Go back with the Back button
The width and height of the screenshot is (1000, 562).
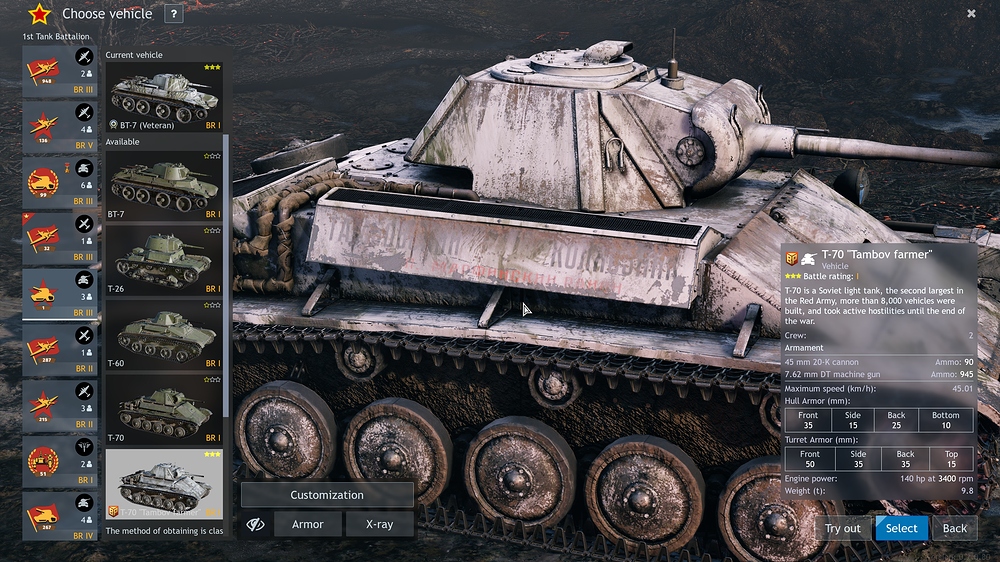point(955,528)
